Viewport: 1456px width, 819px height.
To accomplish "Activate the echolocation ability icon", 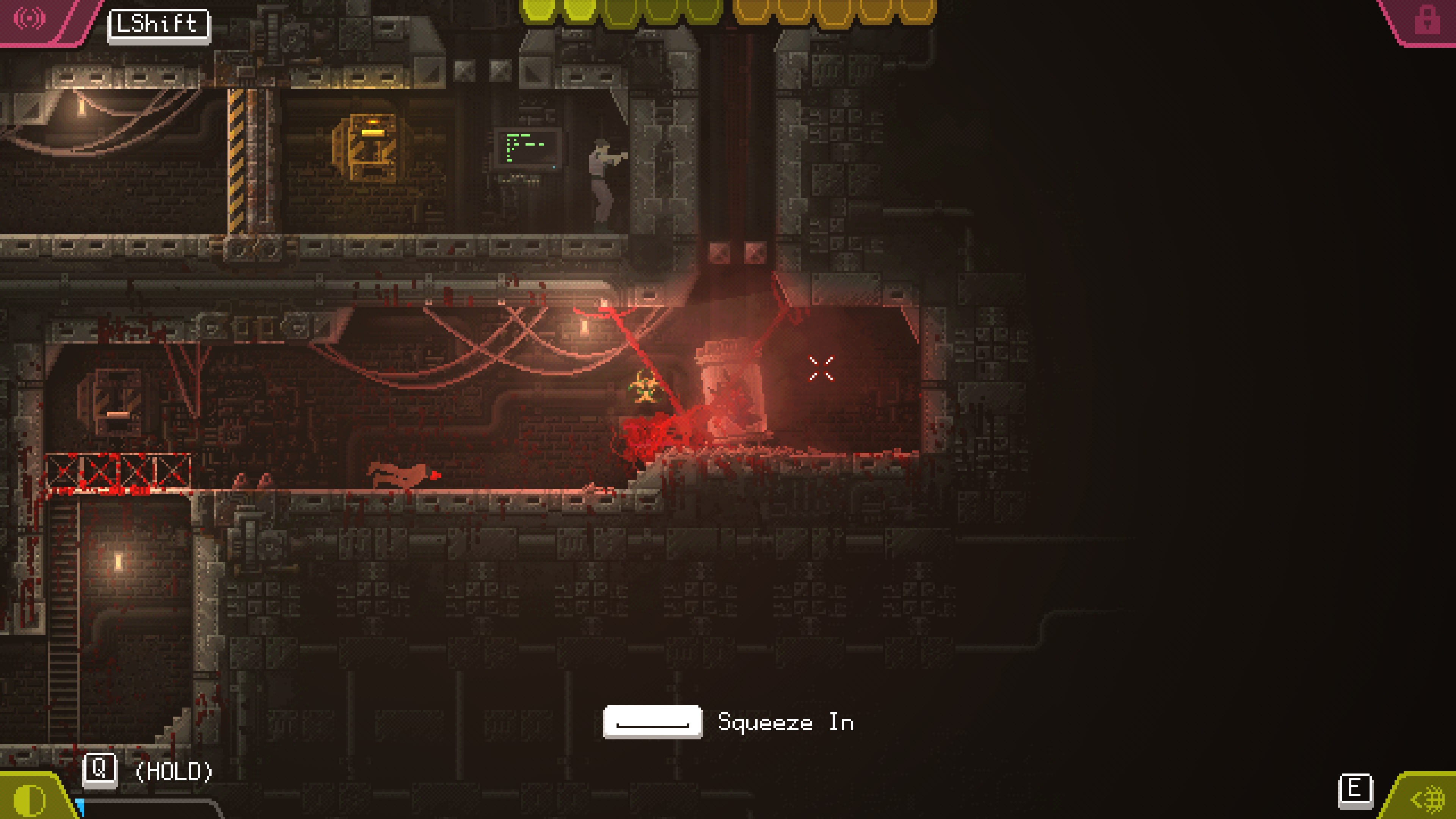I will pos(30,18).
